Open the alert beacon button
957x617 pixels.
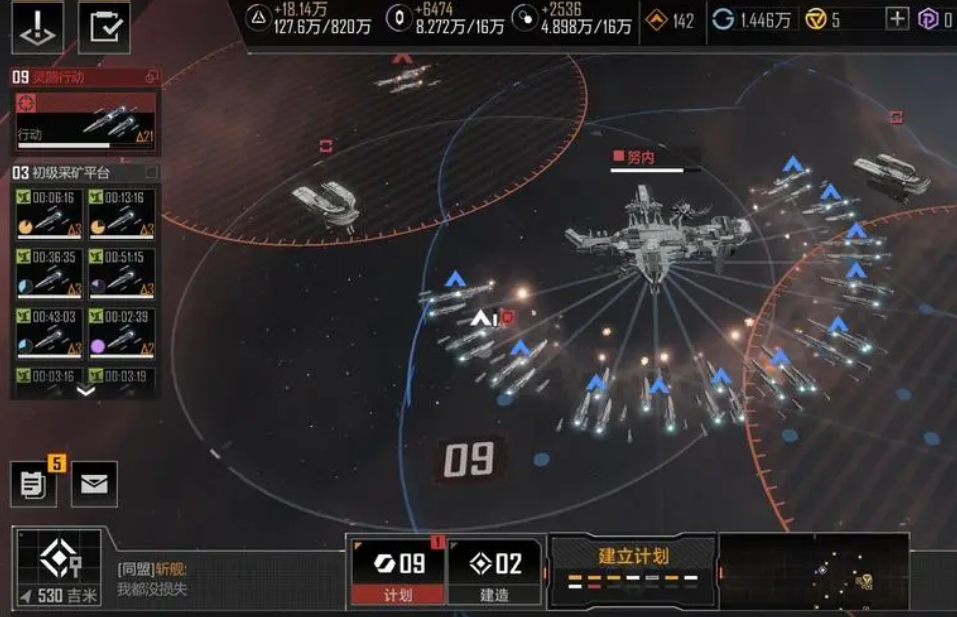point(37,27)
